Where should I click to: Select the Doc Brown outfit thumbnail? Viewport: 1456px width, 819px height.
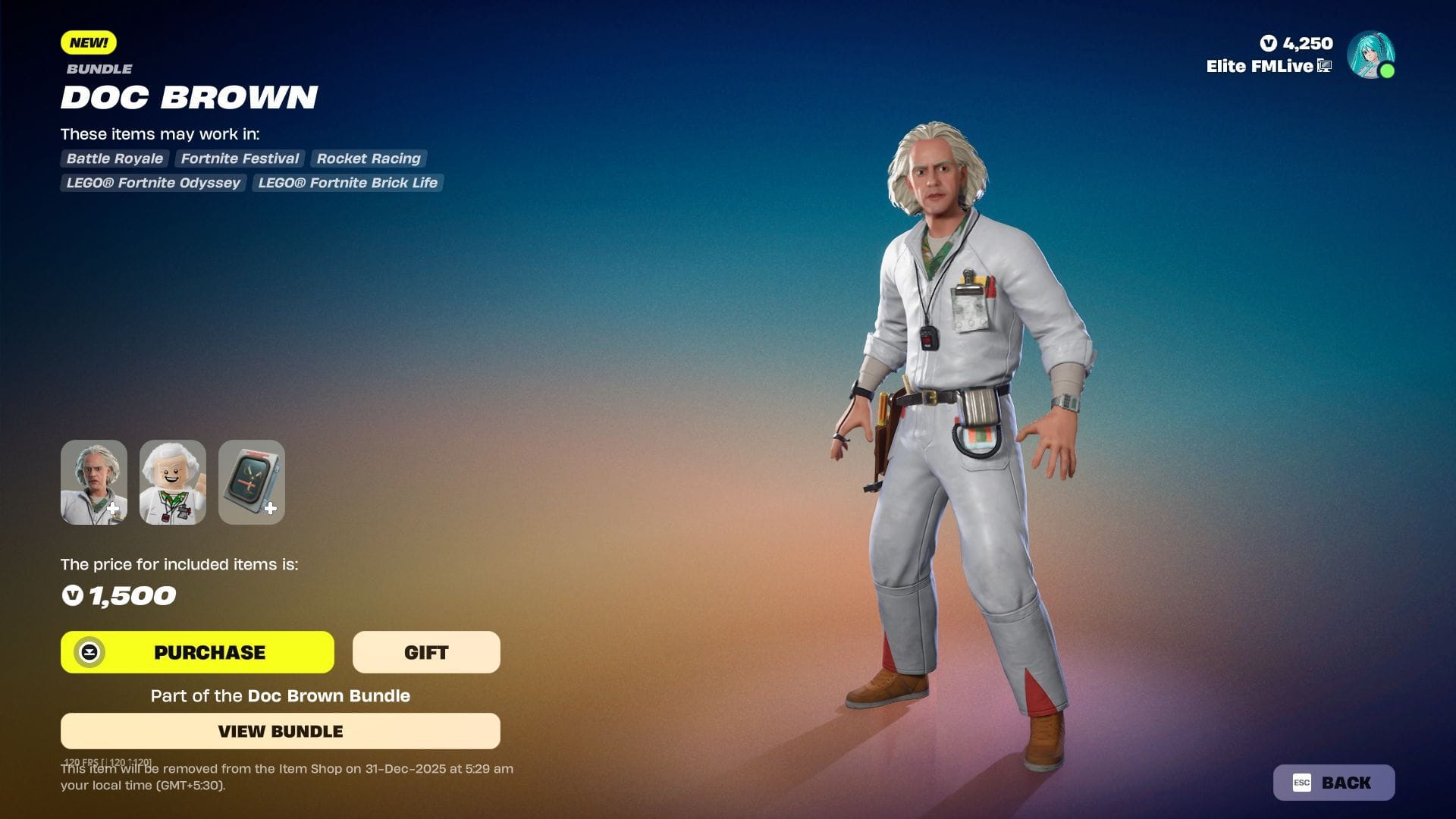click(93, 482)
